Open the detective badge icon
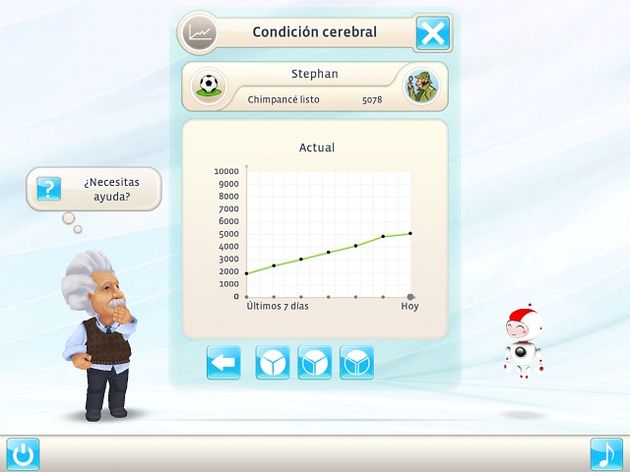The width and height of the screenshot is (630, 472). pyautogui.click(x=420, y=86)
